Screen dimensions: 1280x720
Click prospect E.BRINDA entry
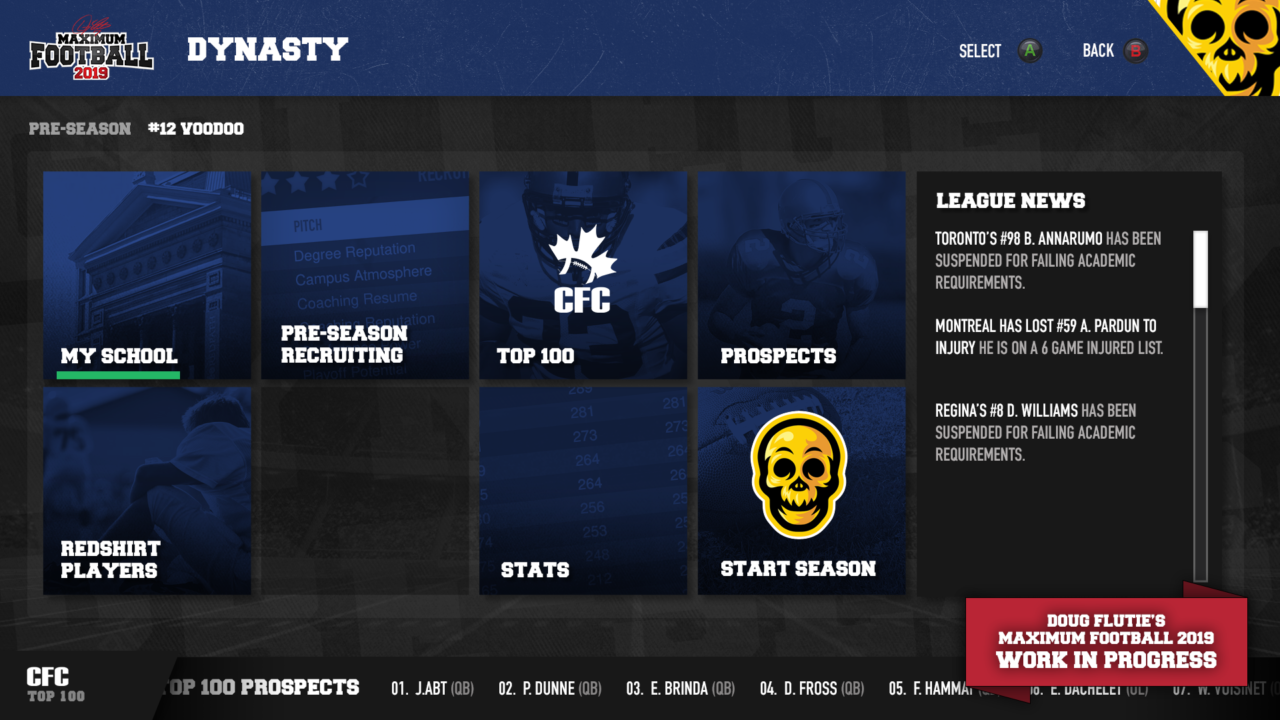(679, 688)
